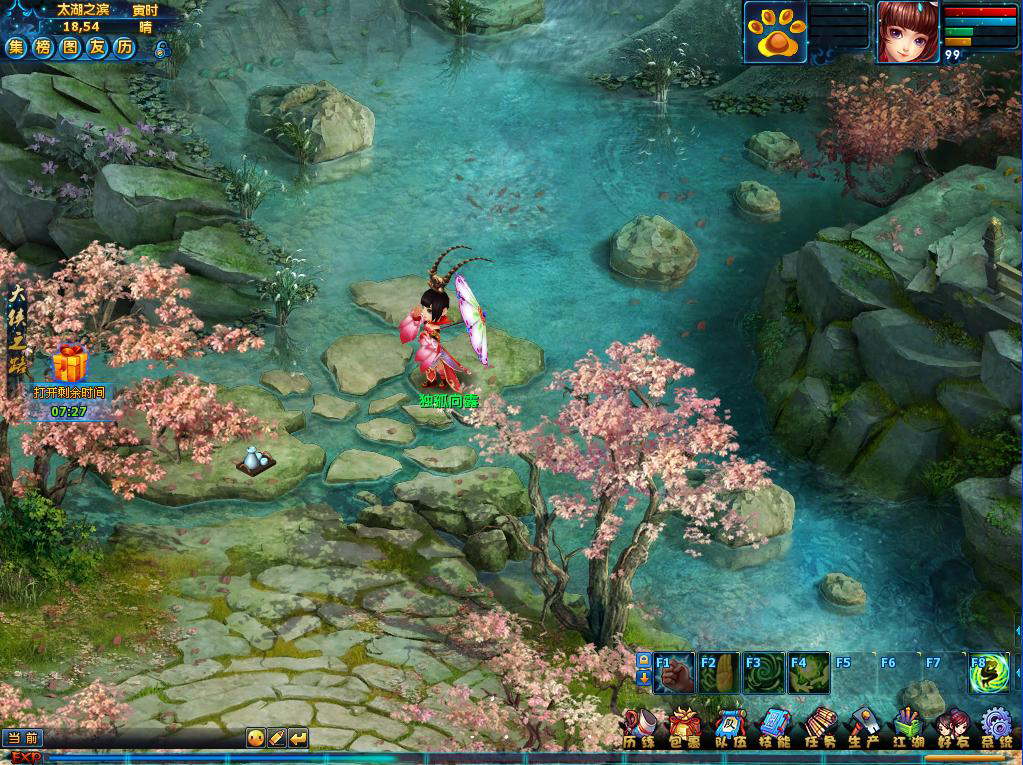Activate the F1 fist skill
The height and width of the screenshot is (765, 1023).
pos(675,673)
